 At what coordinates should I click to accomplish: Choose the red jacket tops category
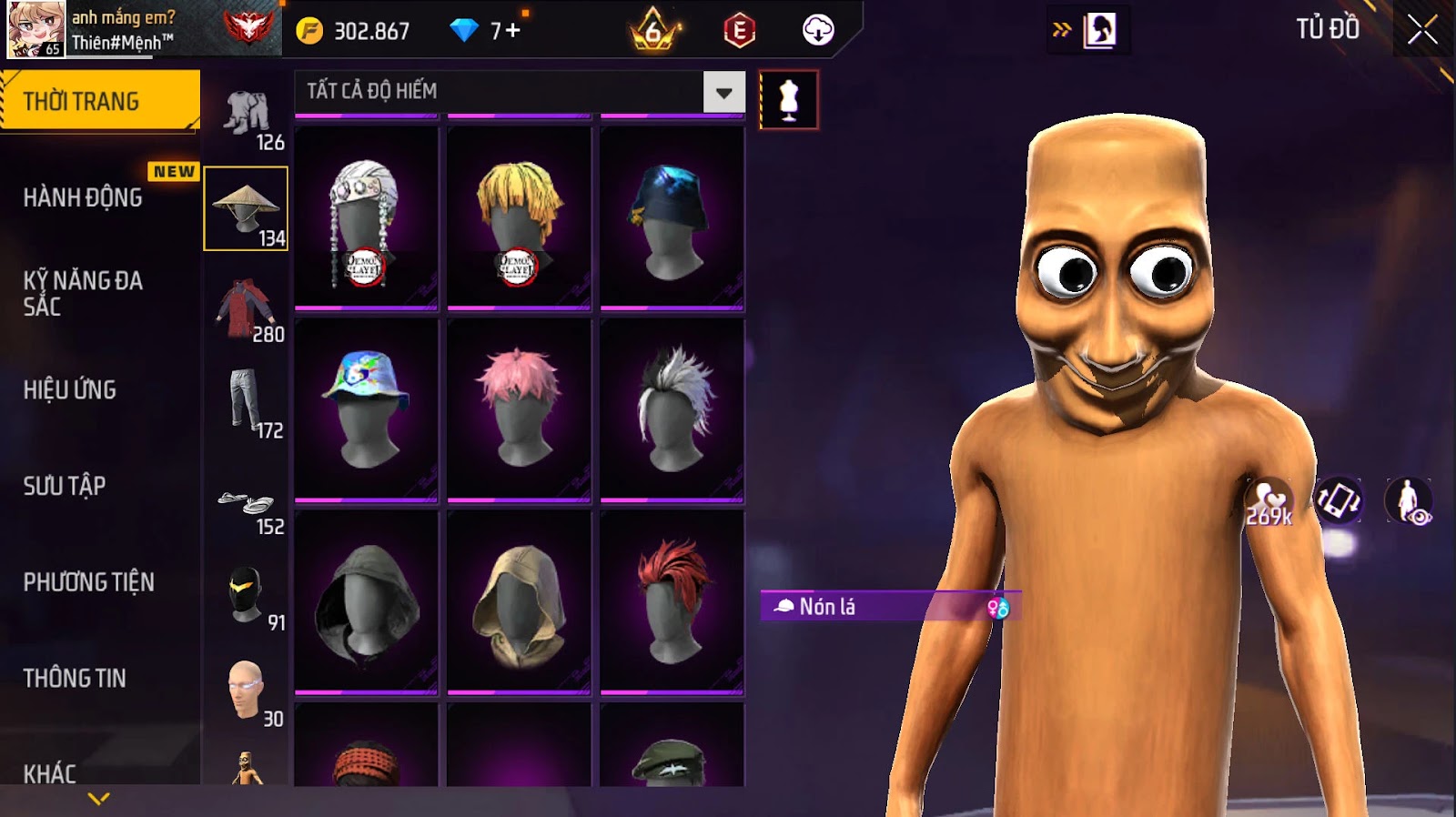point(246,308)
